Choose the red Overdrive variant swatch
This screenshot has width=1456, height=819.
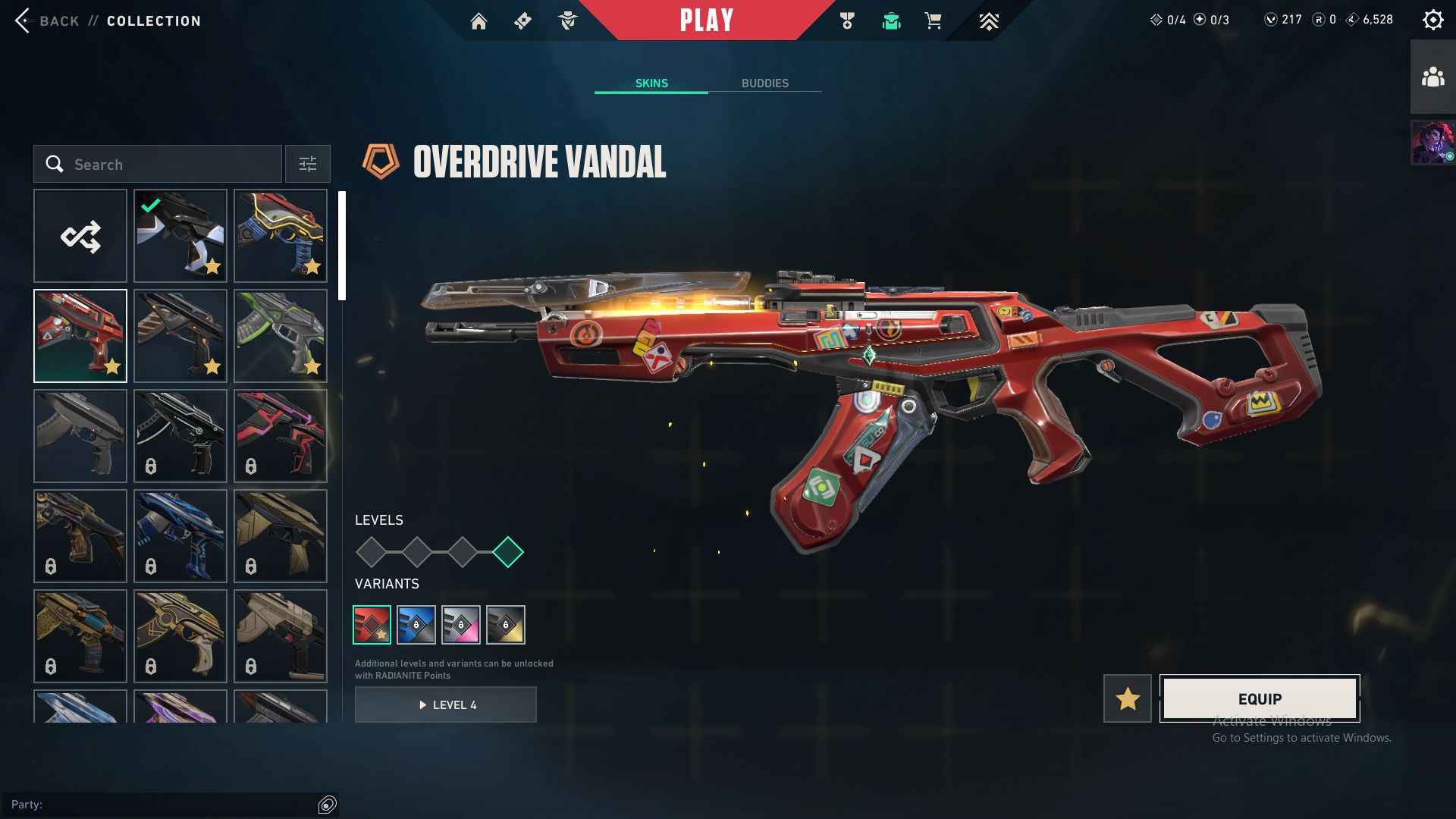click(372, 624)
